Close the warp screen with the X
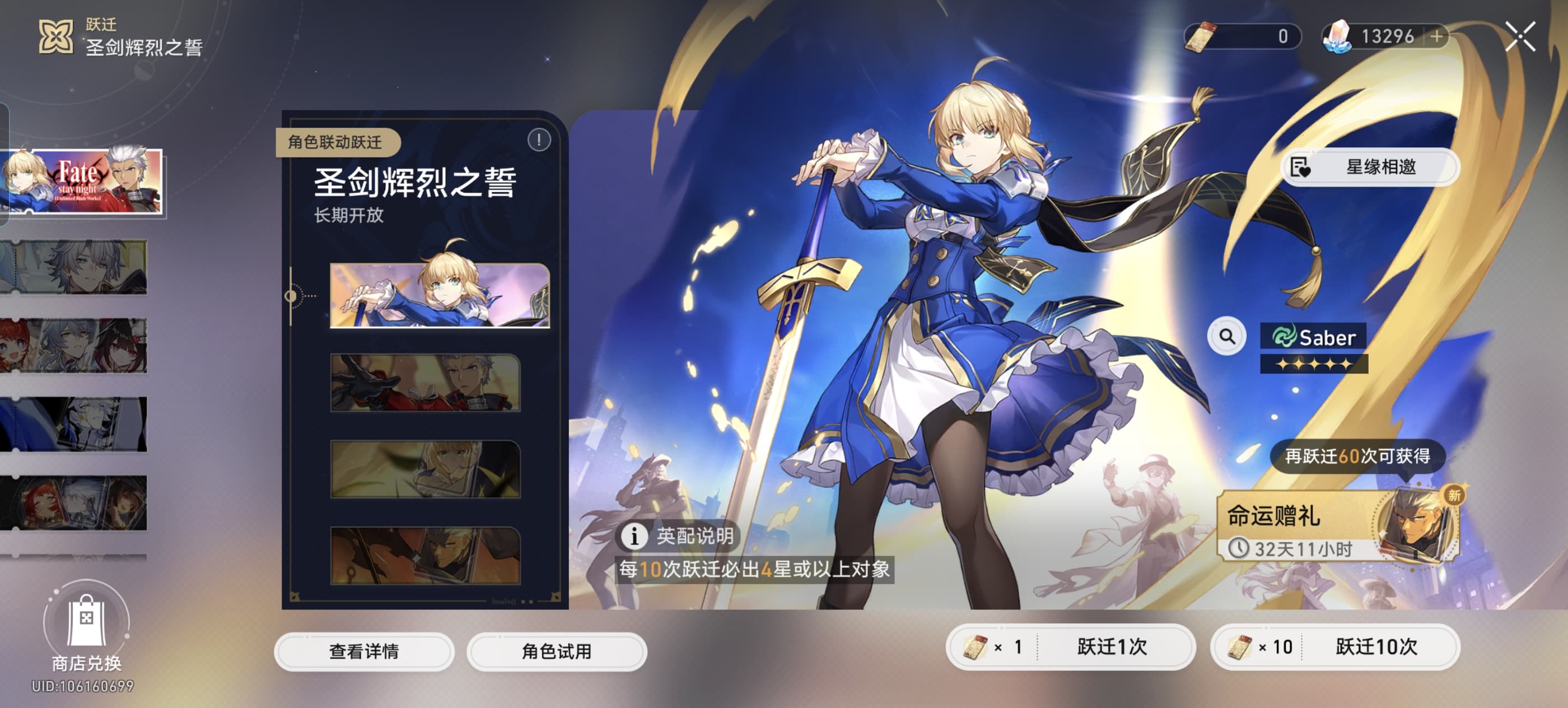This screenshot has width=1568, height=708. coord(1520,36)
